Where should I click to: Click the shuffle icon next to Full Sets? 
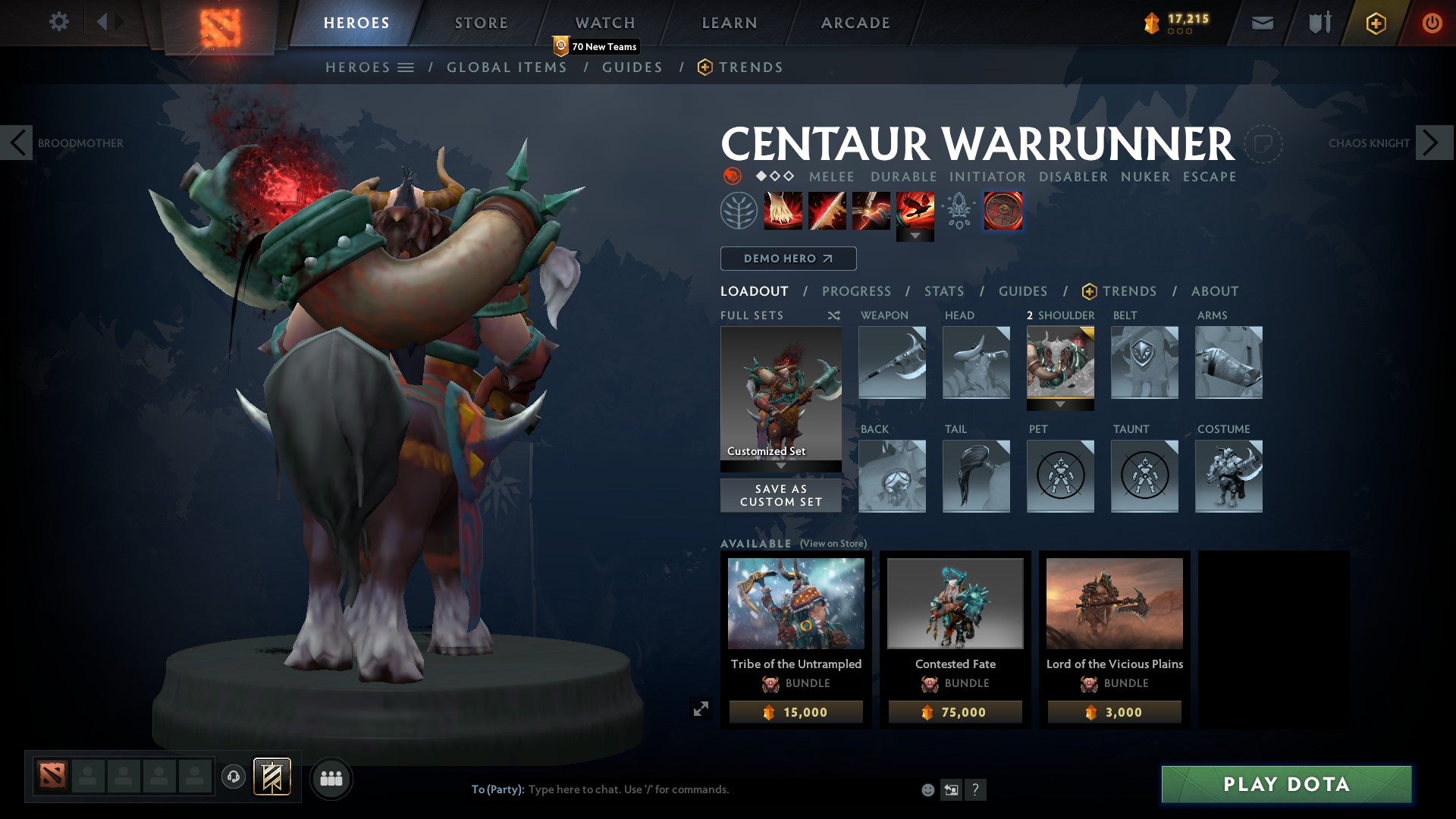833,316
